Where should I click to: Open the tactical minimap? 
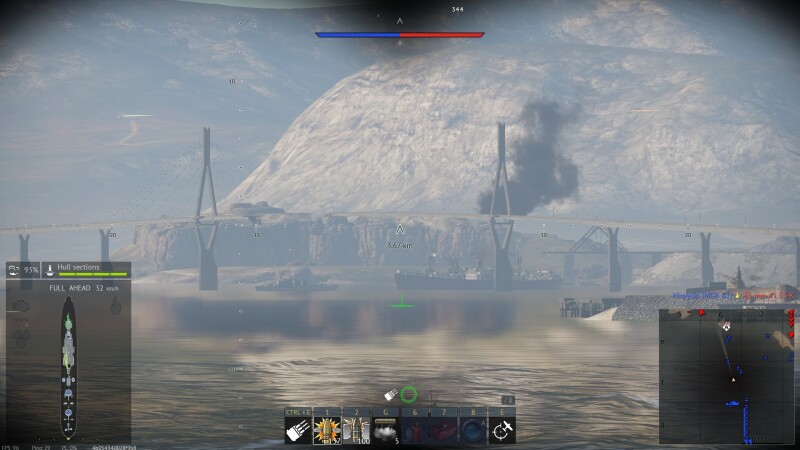(x=728, y=376)
